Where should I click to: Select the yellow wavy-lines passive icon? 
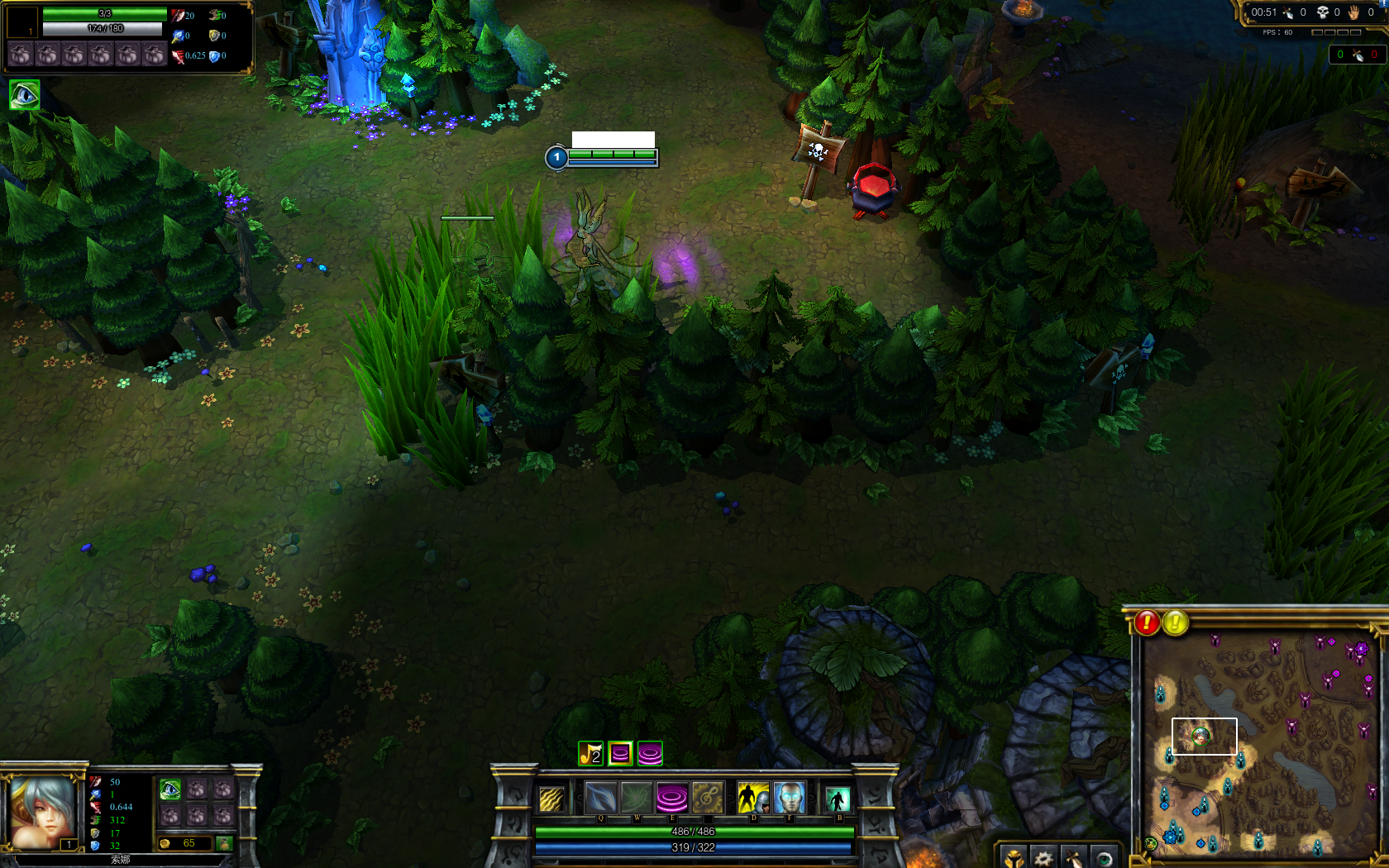pos(551,799)
